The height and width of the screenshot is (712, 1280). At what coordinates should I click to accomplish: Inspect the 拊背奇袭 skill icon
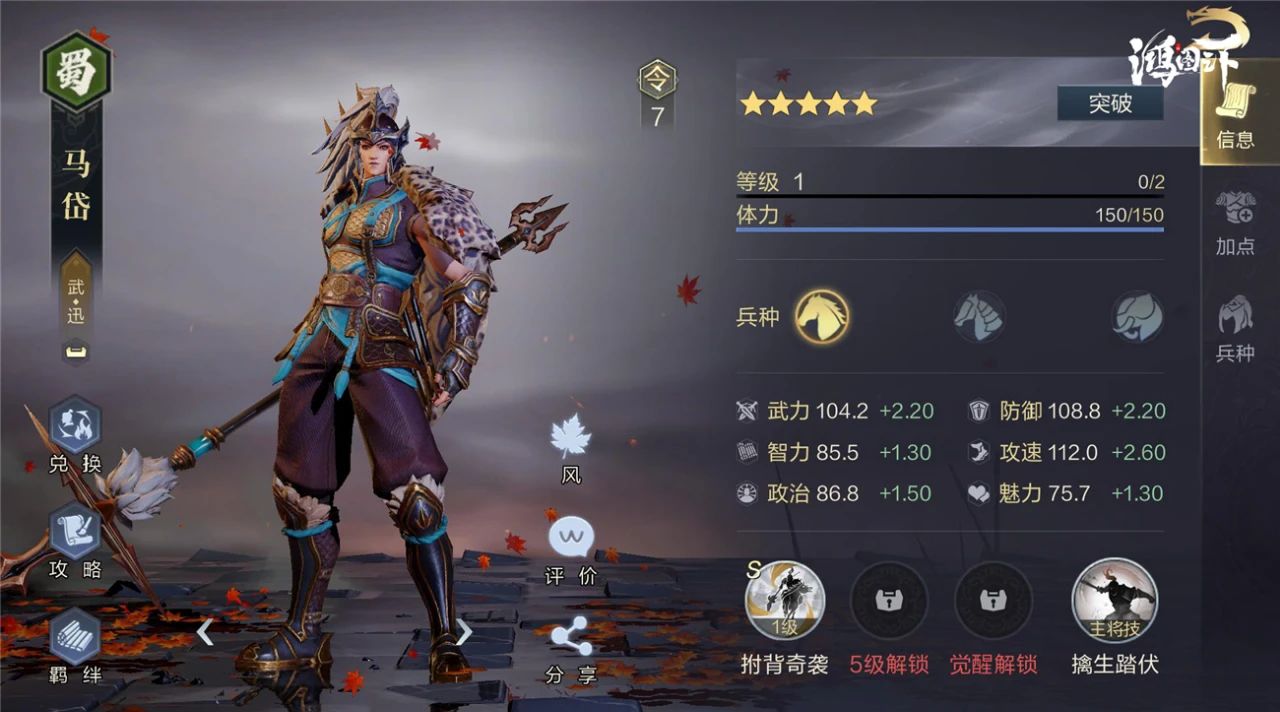click(x=785, y=601)
